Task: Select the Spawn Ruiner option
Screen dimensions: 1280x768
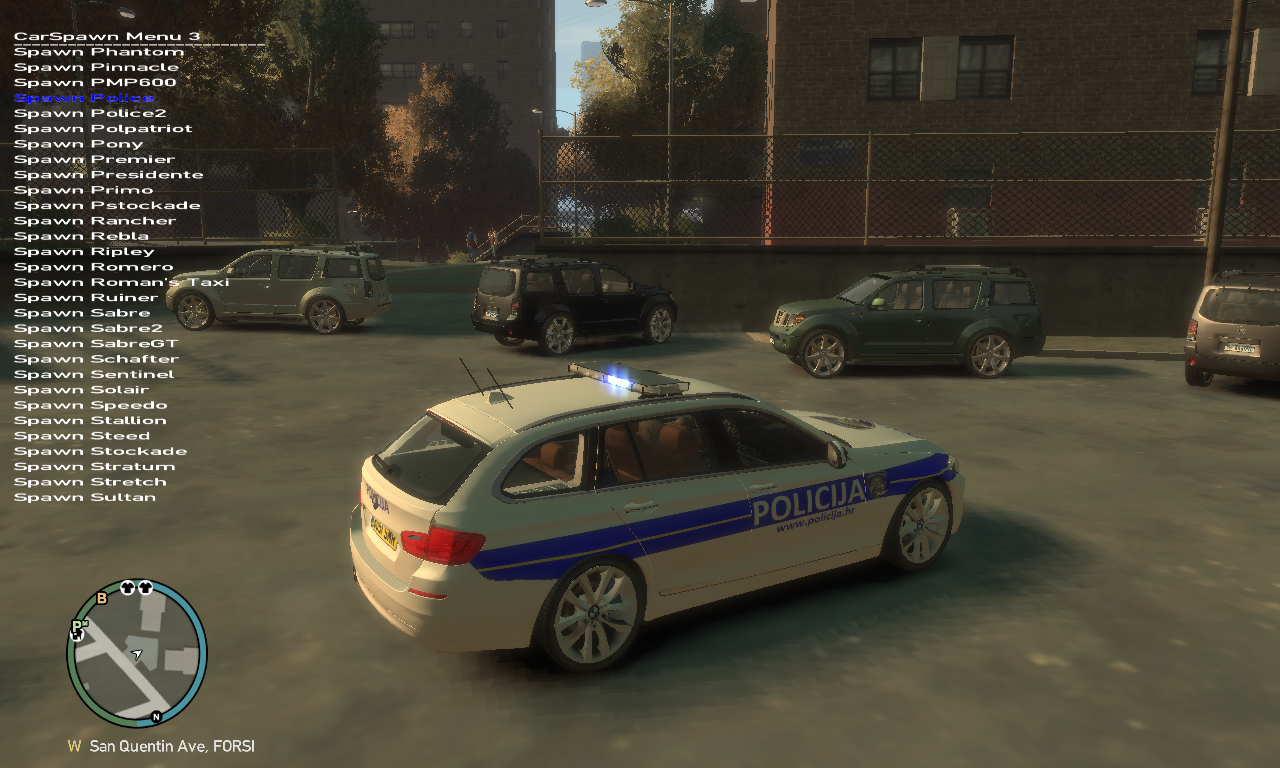Action: [86, 297]
